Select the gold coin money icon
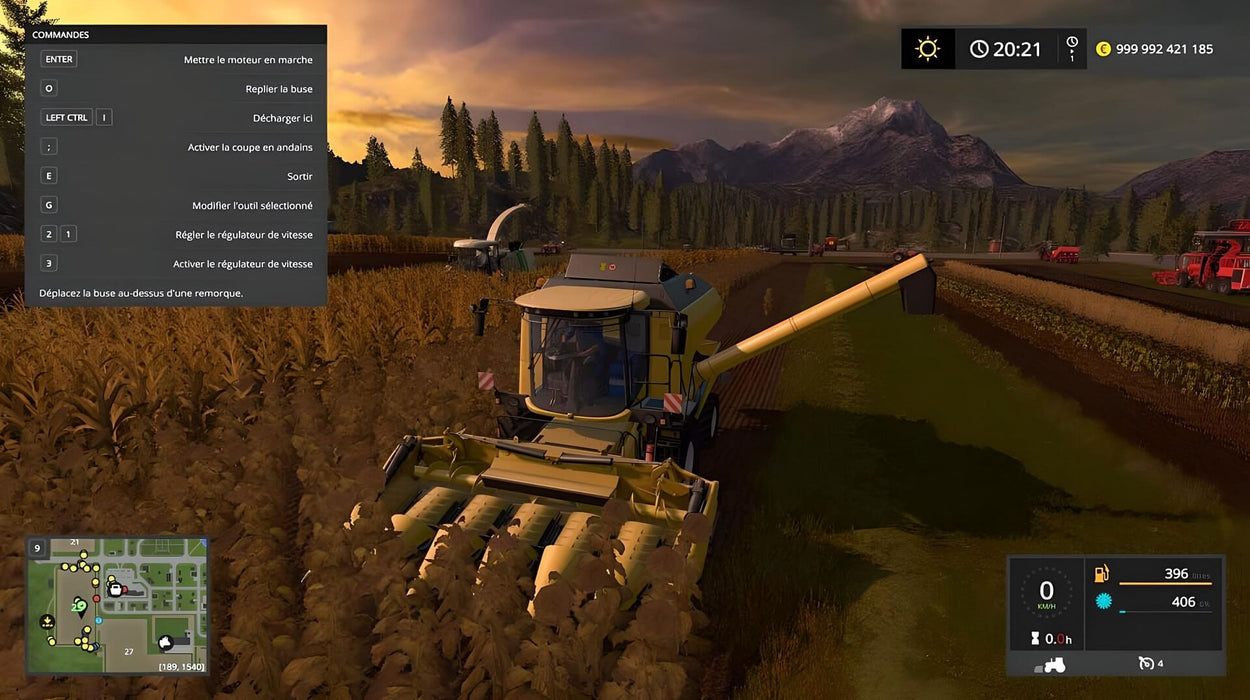The width and height of the screenshot is (1250, 700). 1103,49
